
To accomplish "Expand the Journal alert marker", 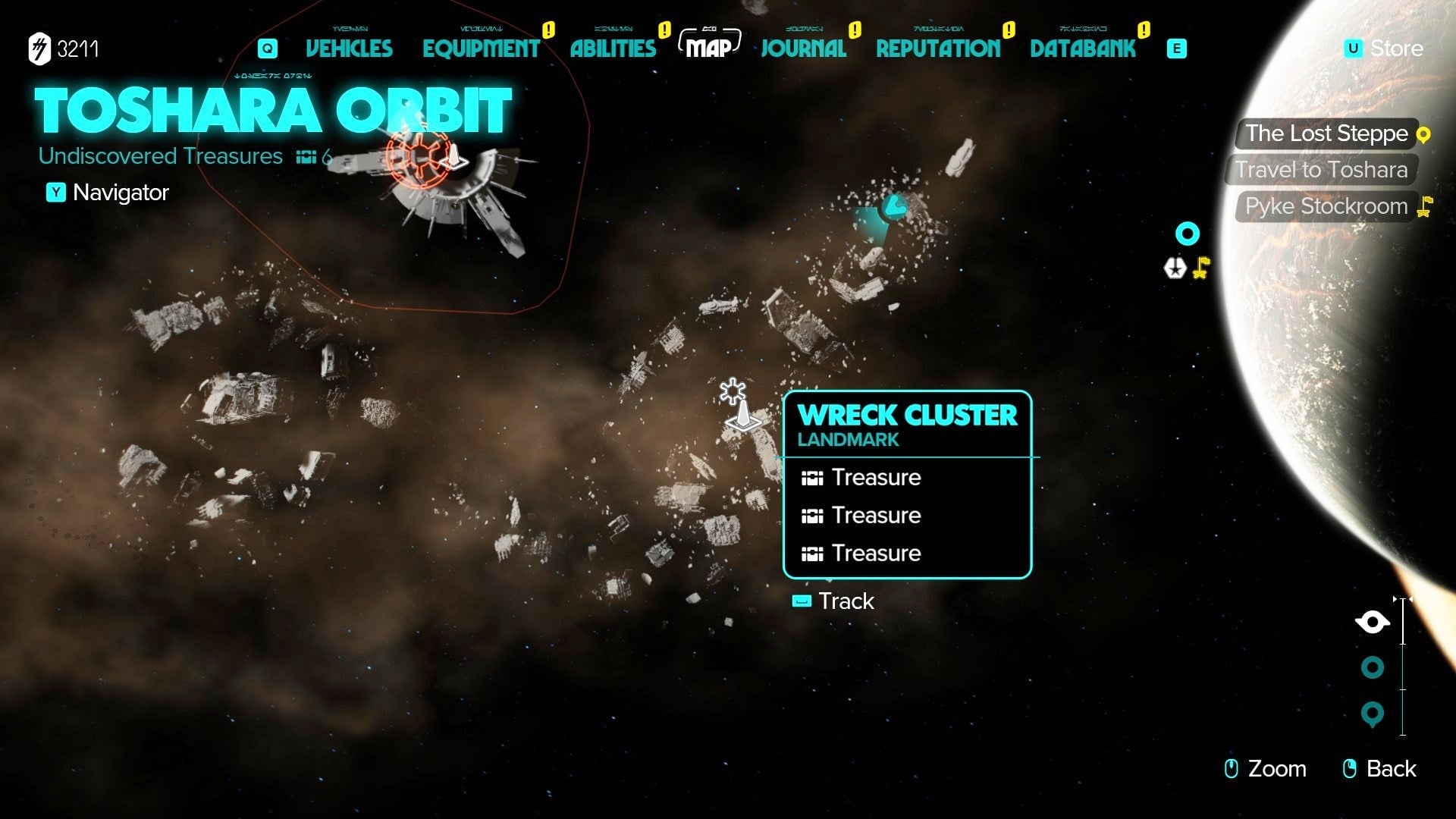I will point(855,31).
